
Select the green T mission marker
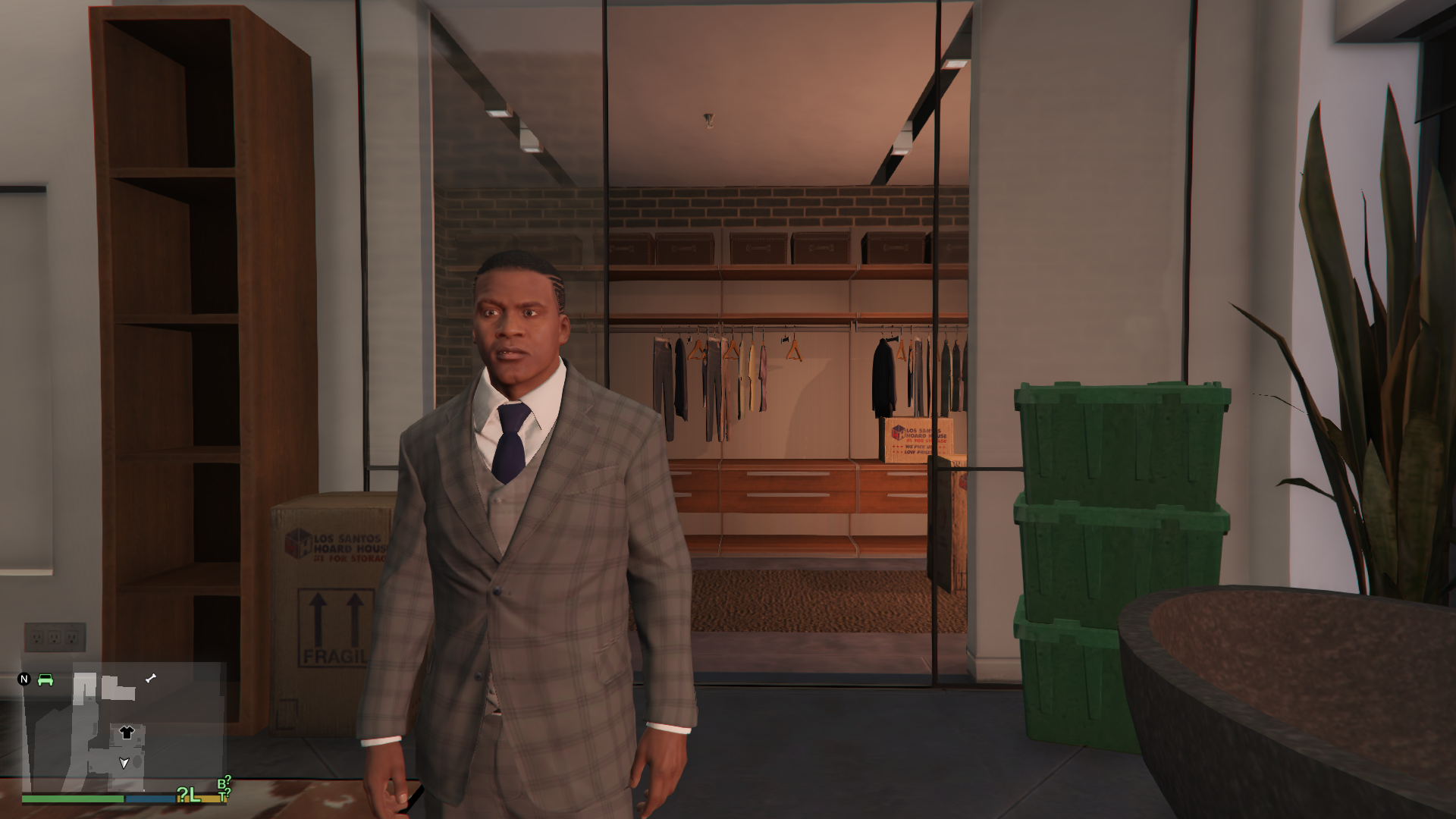[x=223, y=795]
